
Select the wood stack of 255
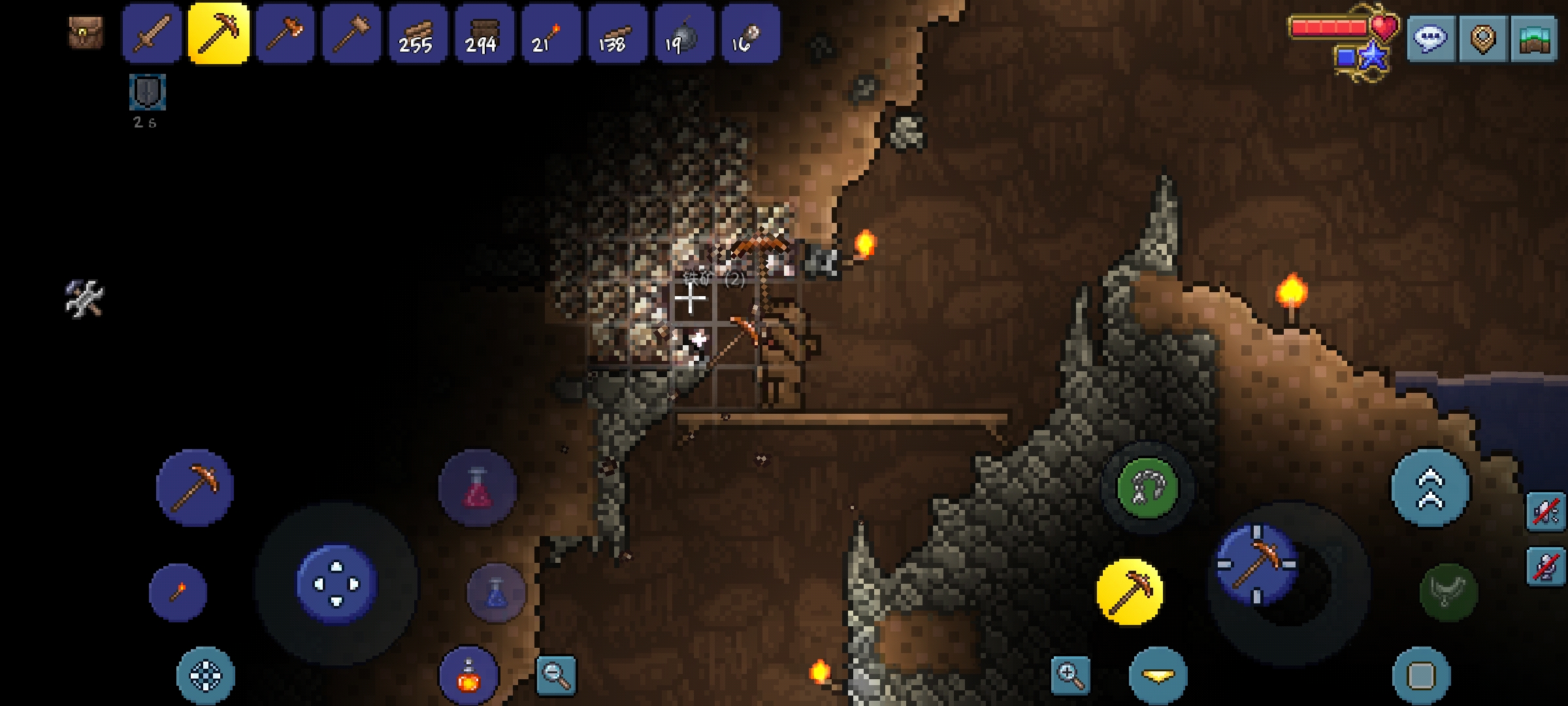[418, 34]
